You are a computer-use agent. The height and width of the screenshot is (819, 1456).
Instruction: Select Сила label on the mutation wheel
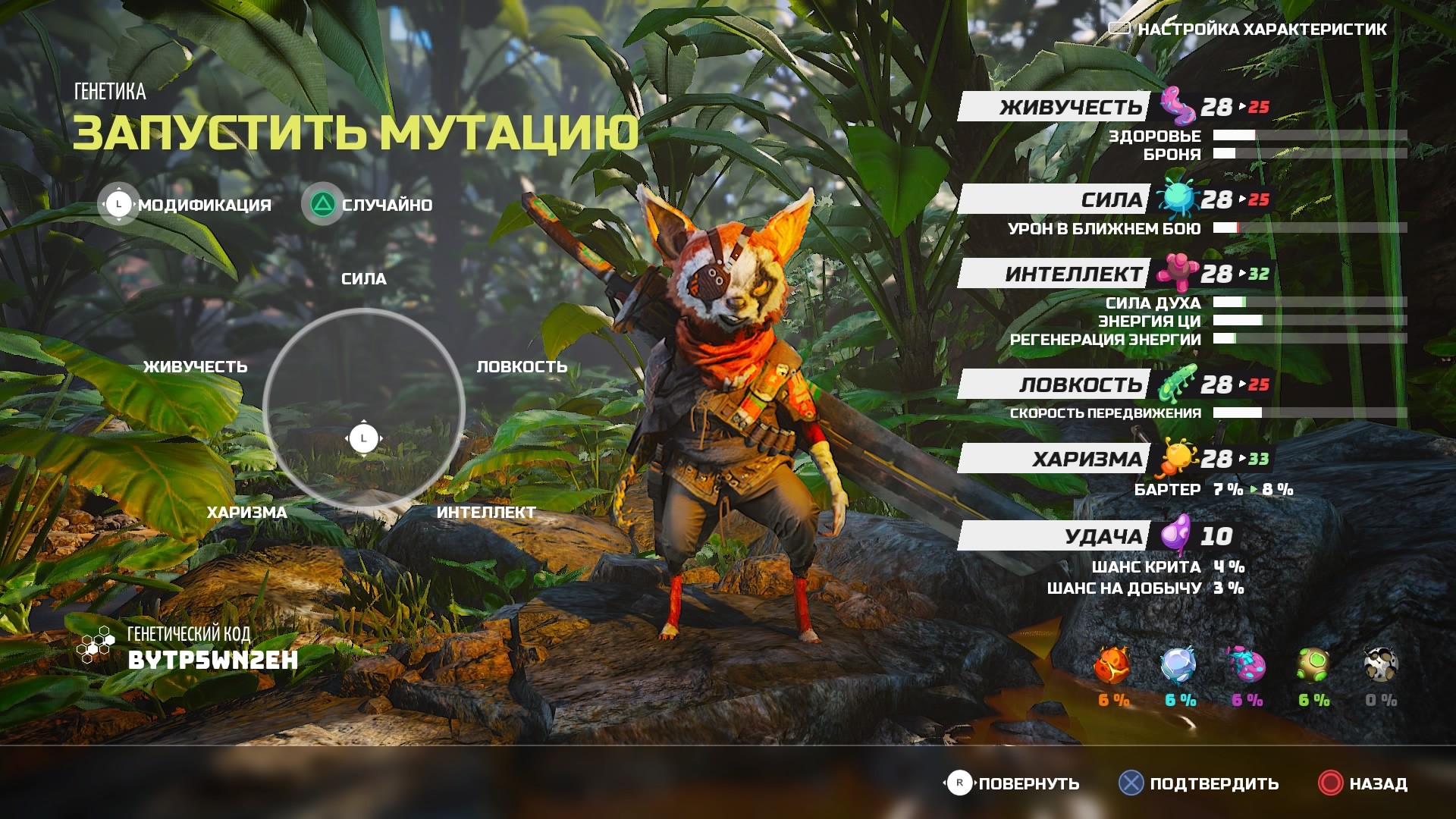pyautogui.click(x=364, y=279)
